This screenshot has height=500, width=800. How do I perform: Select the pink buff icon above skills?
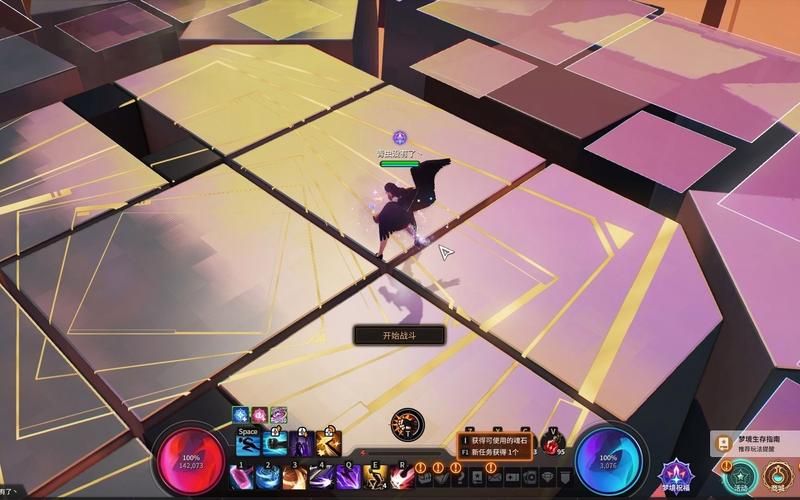(259, 414)
